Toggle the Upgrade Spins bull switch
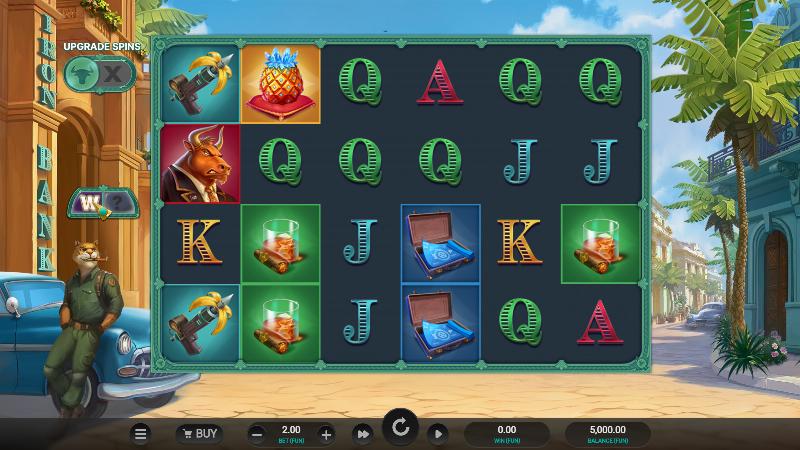800x450 pixels. 99,73
